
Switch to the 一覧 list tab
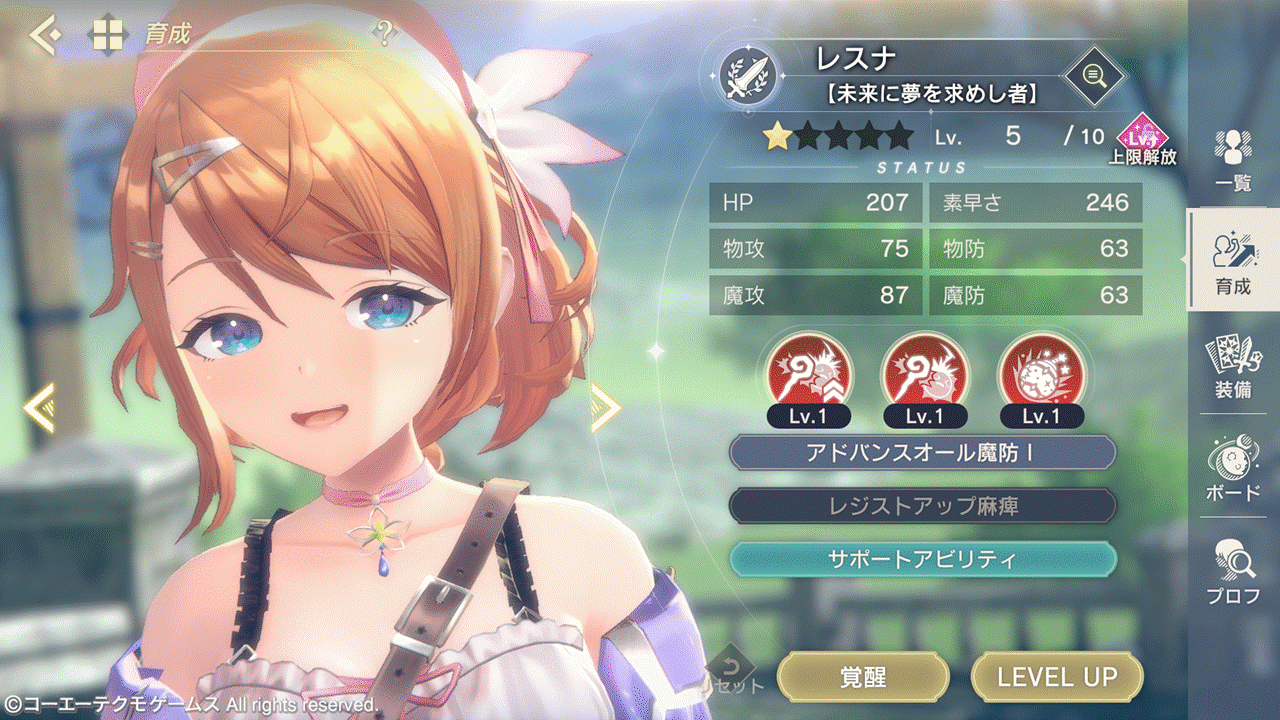[1233, 160]
